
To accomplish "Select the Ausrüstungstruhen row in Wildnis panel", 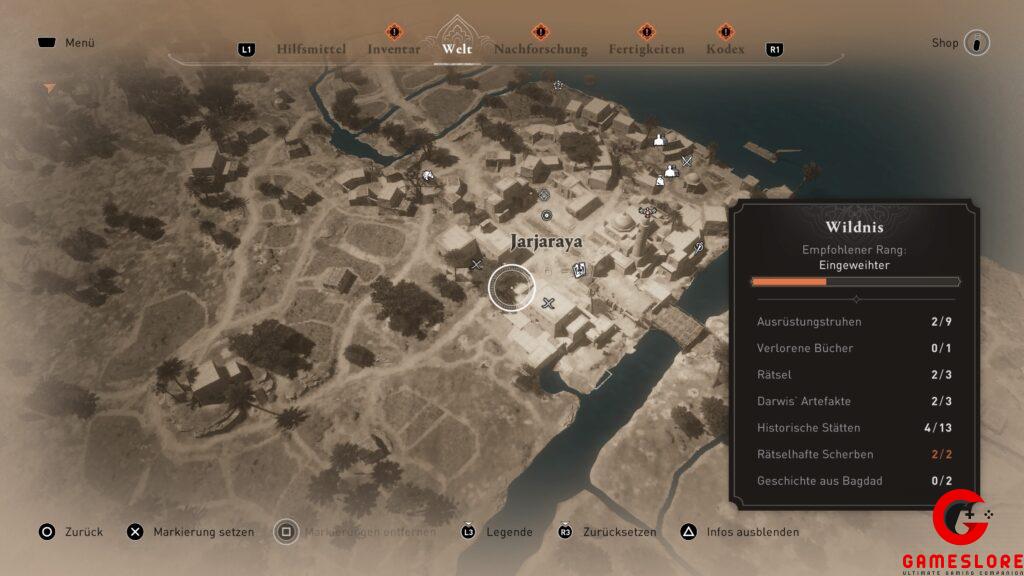I will coord(855,322).
